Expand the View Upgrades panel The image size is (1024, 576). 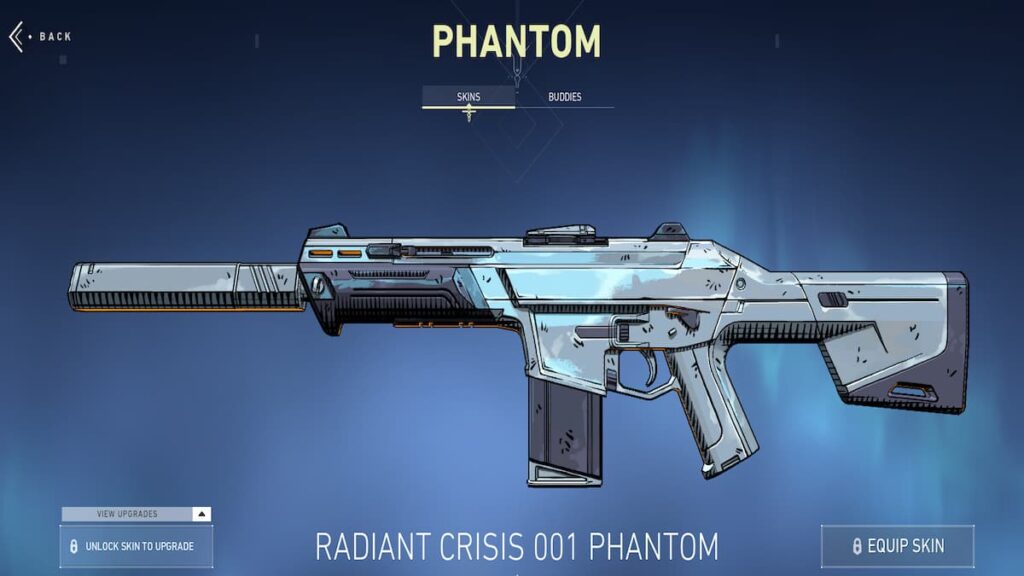(x=136, y=514)
